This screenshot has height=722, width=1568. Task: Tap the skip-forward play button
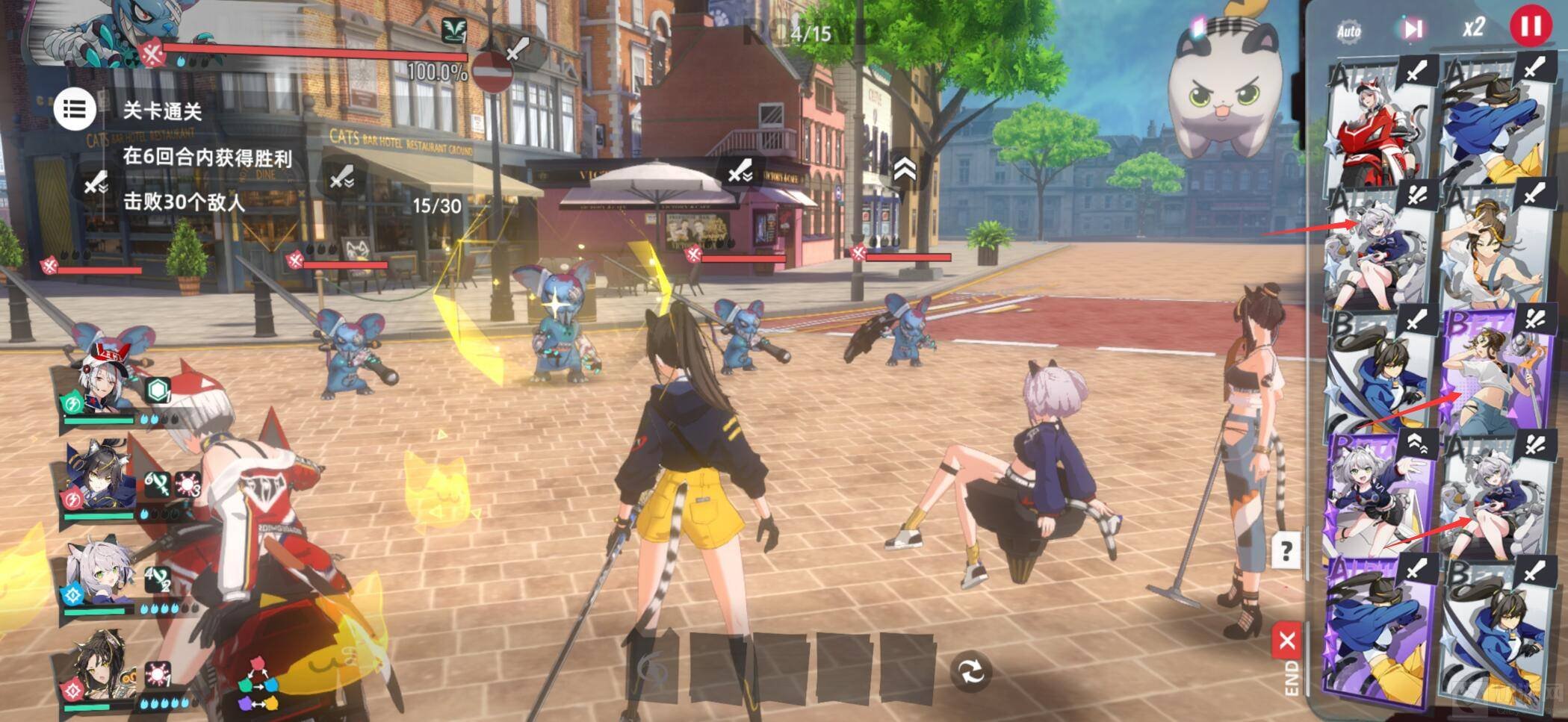click(x=1412, y=29)
